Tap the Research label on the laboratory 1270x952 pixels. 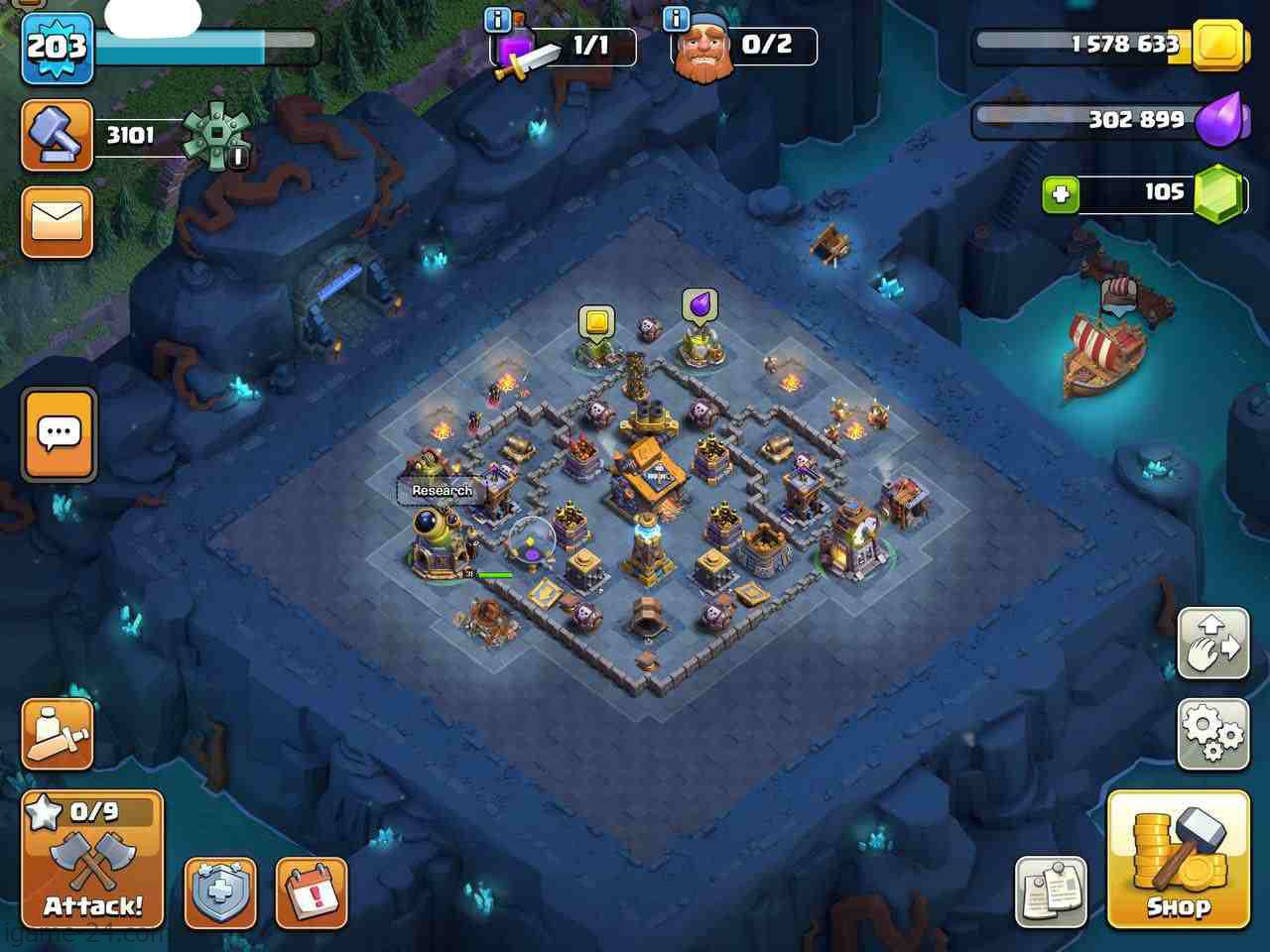(x=442, y=491)
